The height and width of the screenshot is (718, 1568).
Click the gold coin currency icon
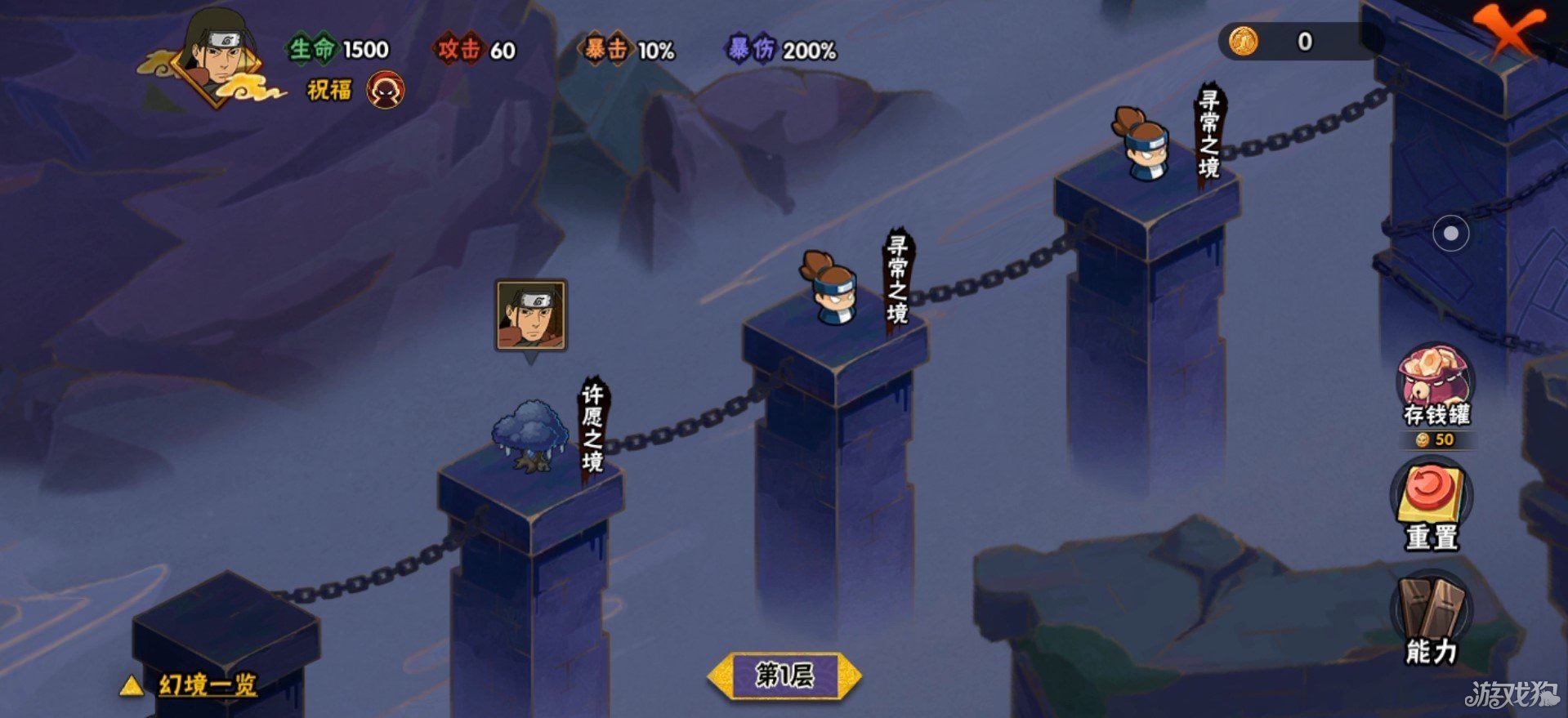tap(1242, 41)
